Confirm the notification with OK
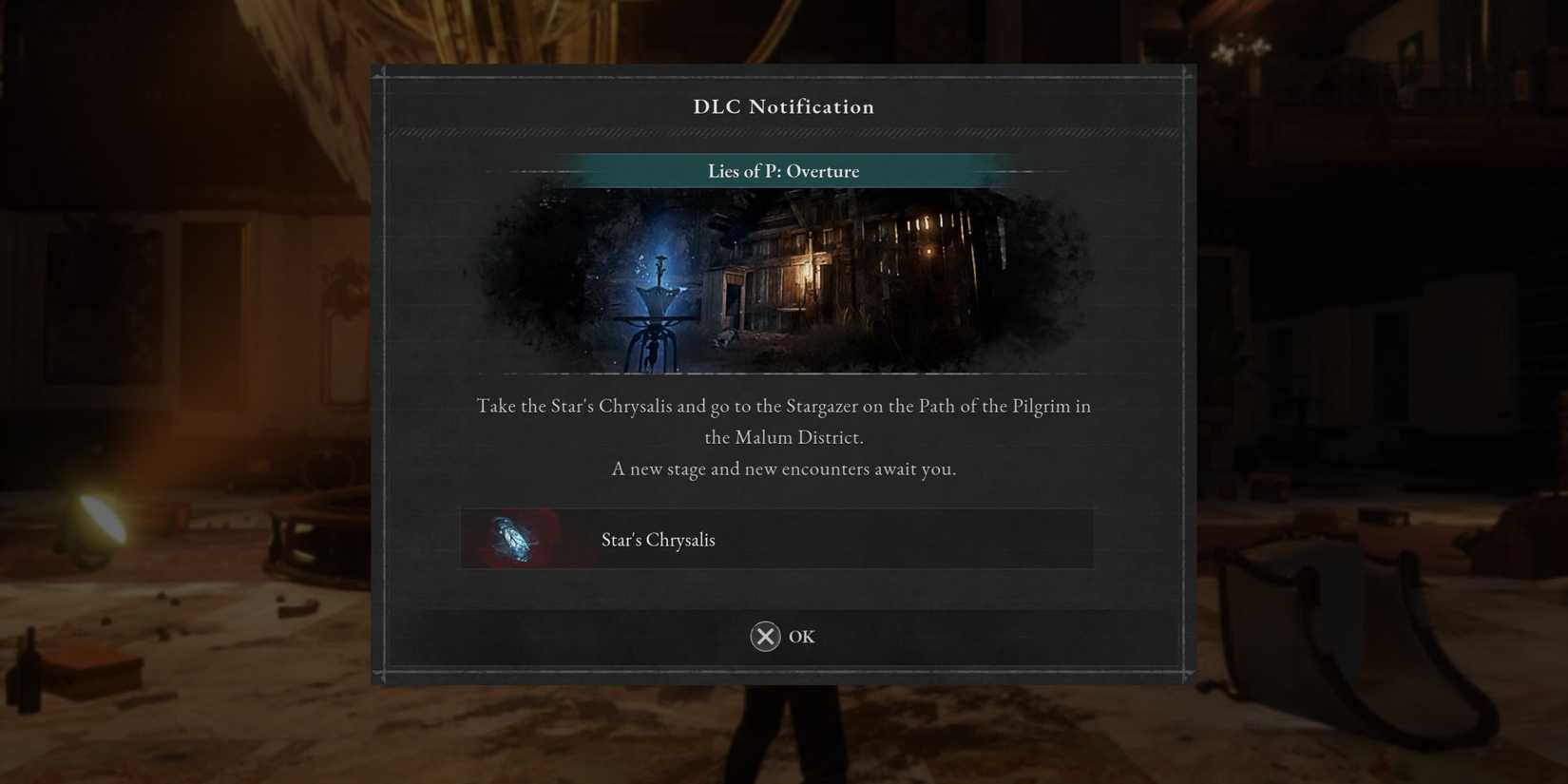Image resolution: width=1568 pixels, height=784 pixels. [x=783, y=636]
